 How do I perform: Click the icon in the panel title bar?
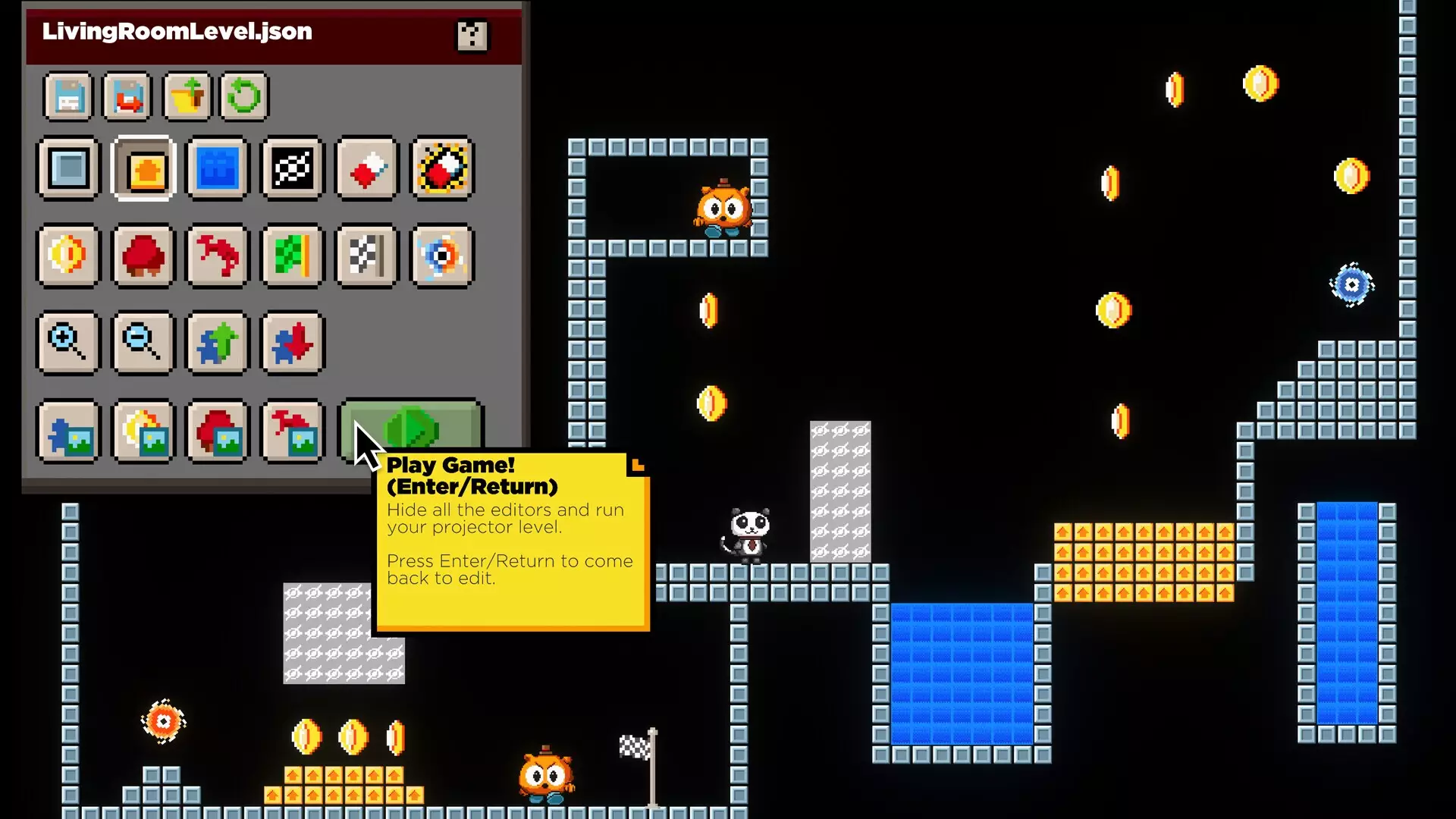(x=472, y=35)
